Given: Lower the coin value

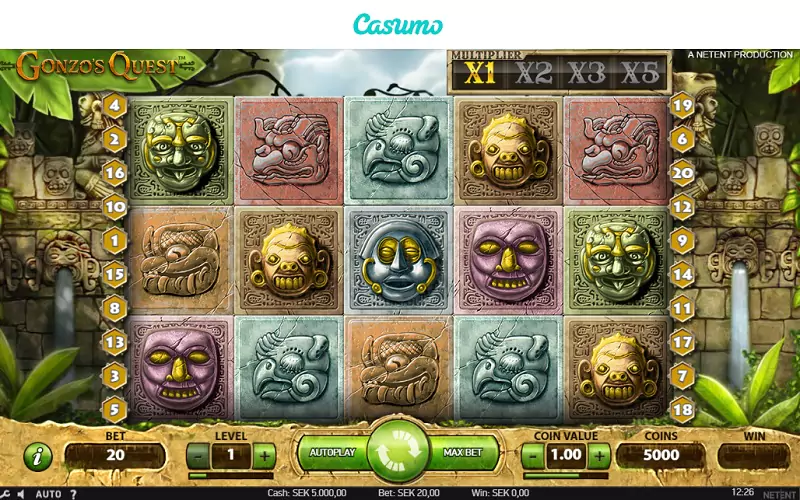Looking at the screenshot, I should (x=534, y=456).
